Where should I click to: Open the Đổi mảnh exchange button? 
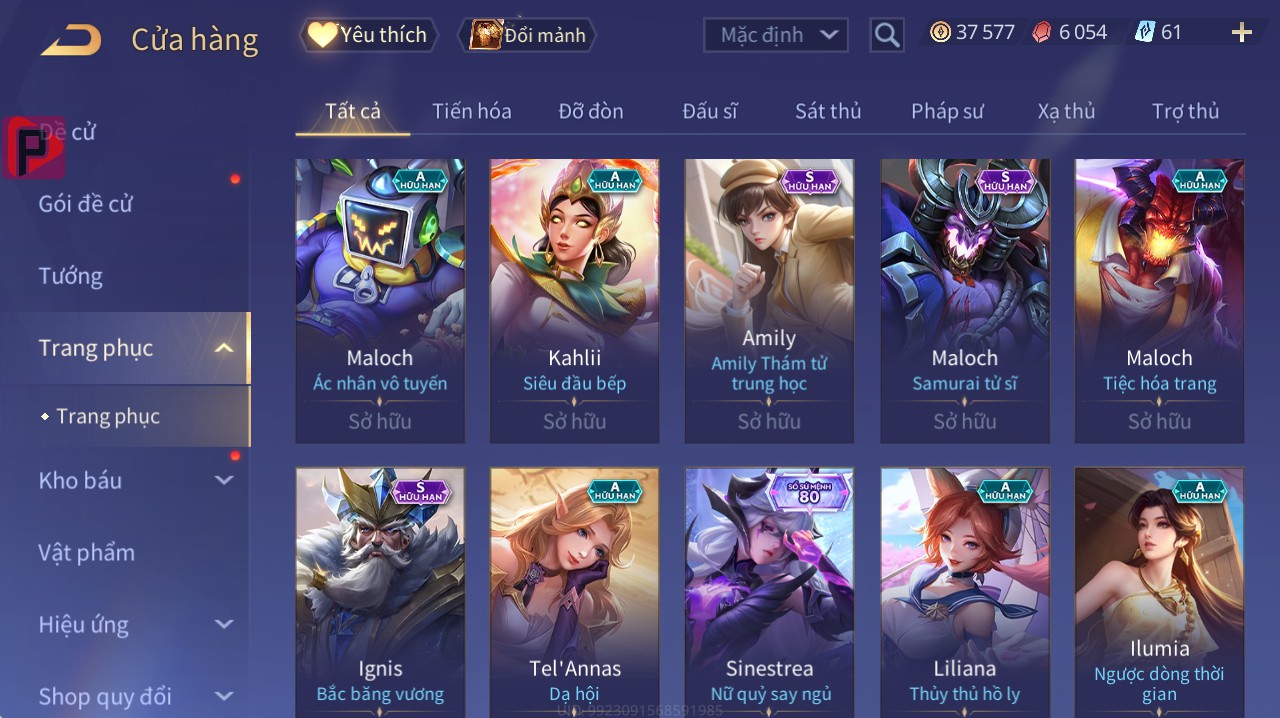coord(528,35)
